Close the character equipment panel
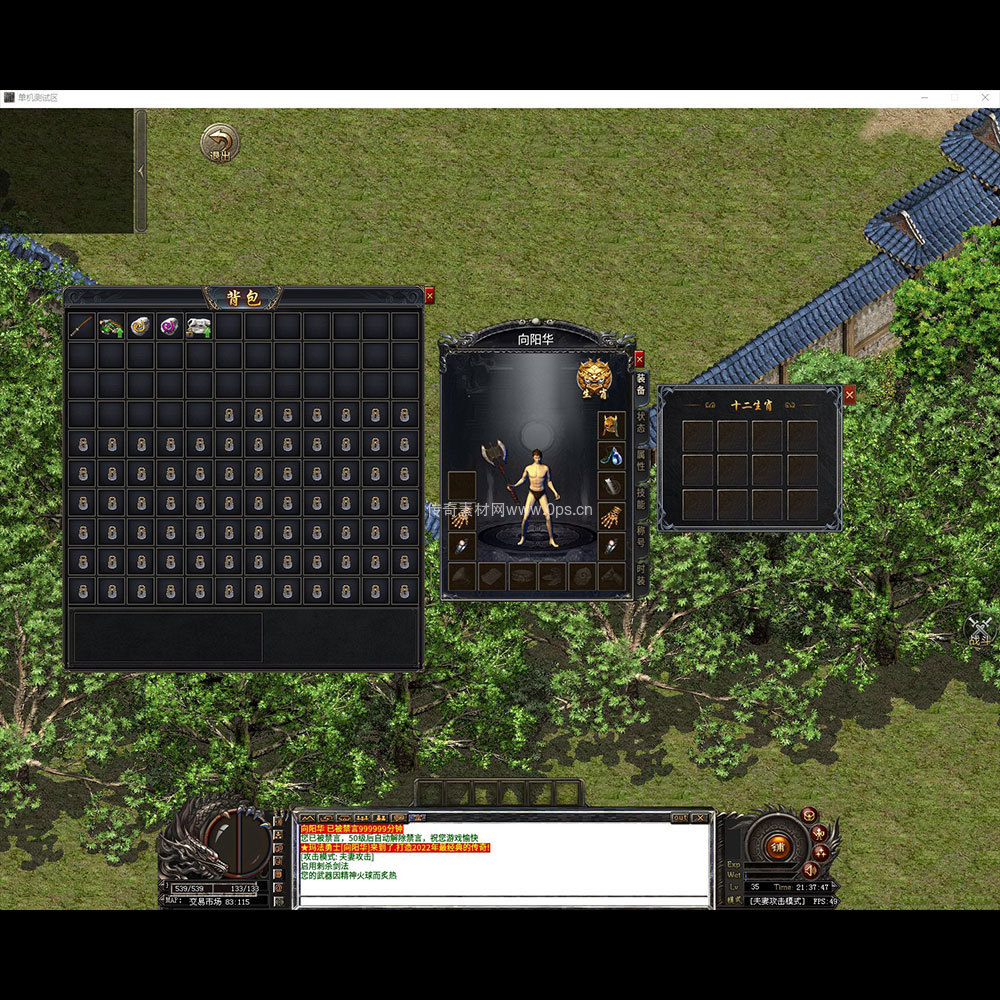The image size is (1000, 1000). [x=639, y=358]
